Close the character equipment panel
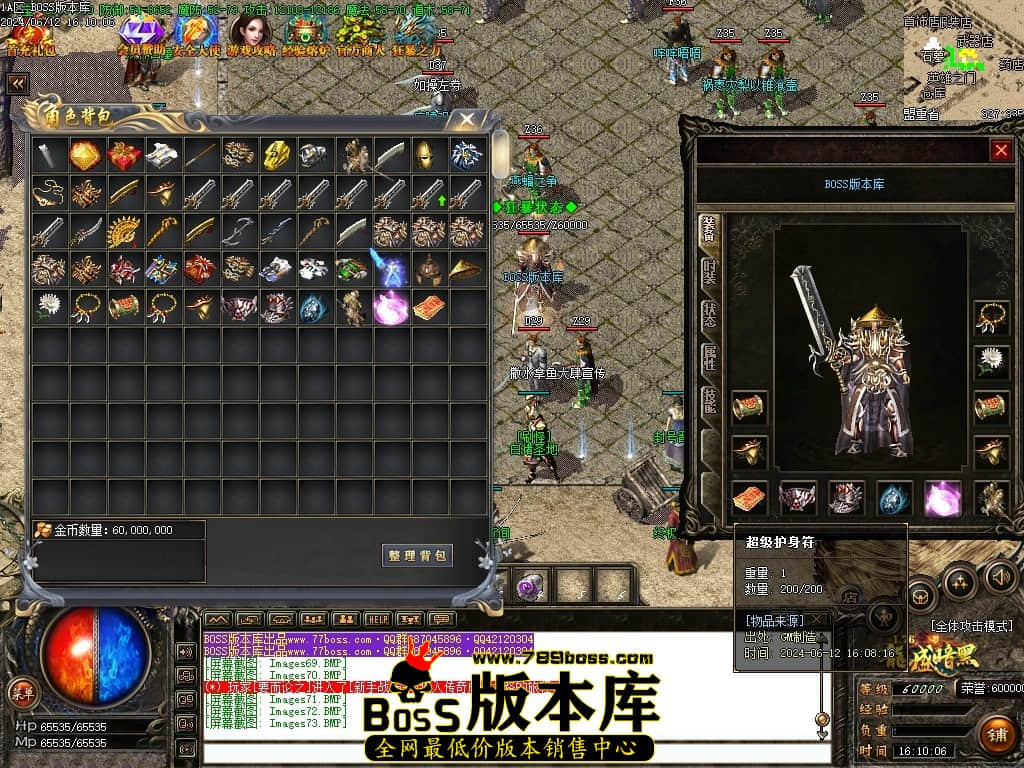 [1000, 150]
